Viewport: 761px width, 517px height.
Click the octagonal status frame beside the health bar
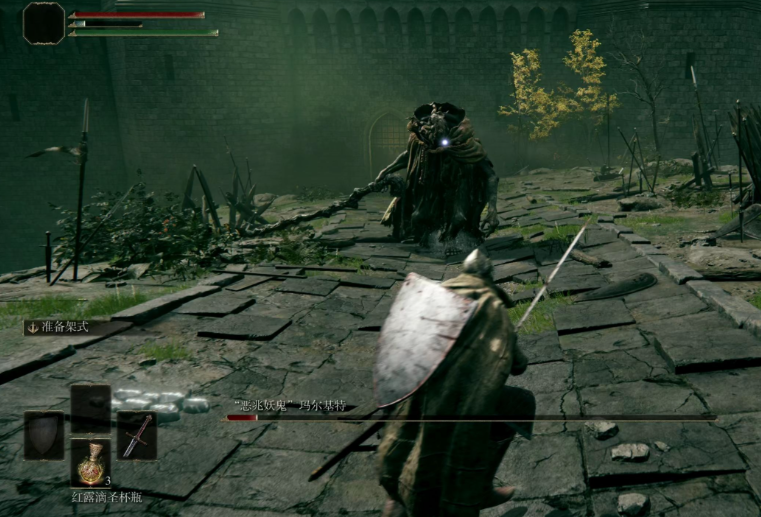[x=43, y=22]
